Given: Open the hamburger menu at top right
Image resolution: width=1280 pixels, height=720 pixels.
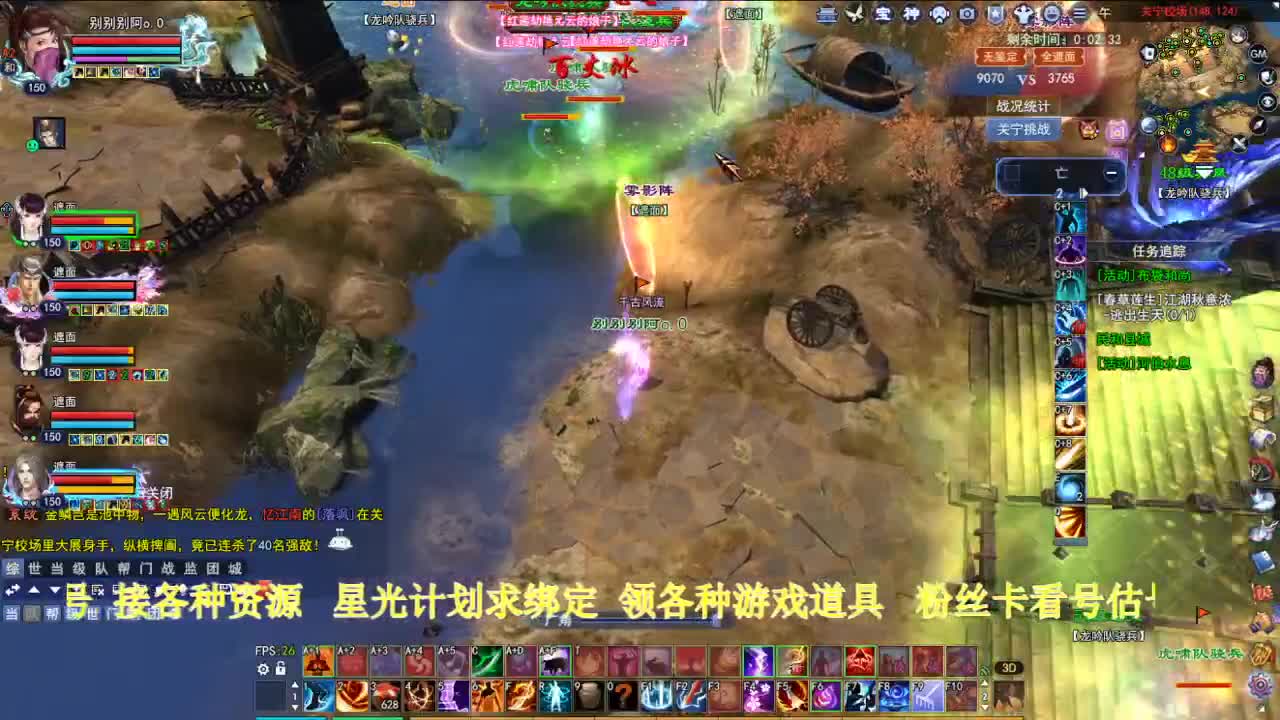Looking at the screenshot, I should tap(1080, 11).
